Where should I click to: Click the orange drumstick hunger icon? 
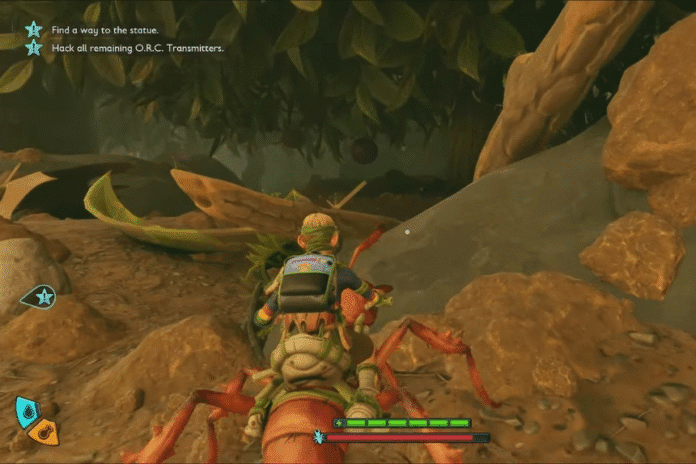pyautogui.click(x=43, y=432)
